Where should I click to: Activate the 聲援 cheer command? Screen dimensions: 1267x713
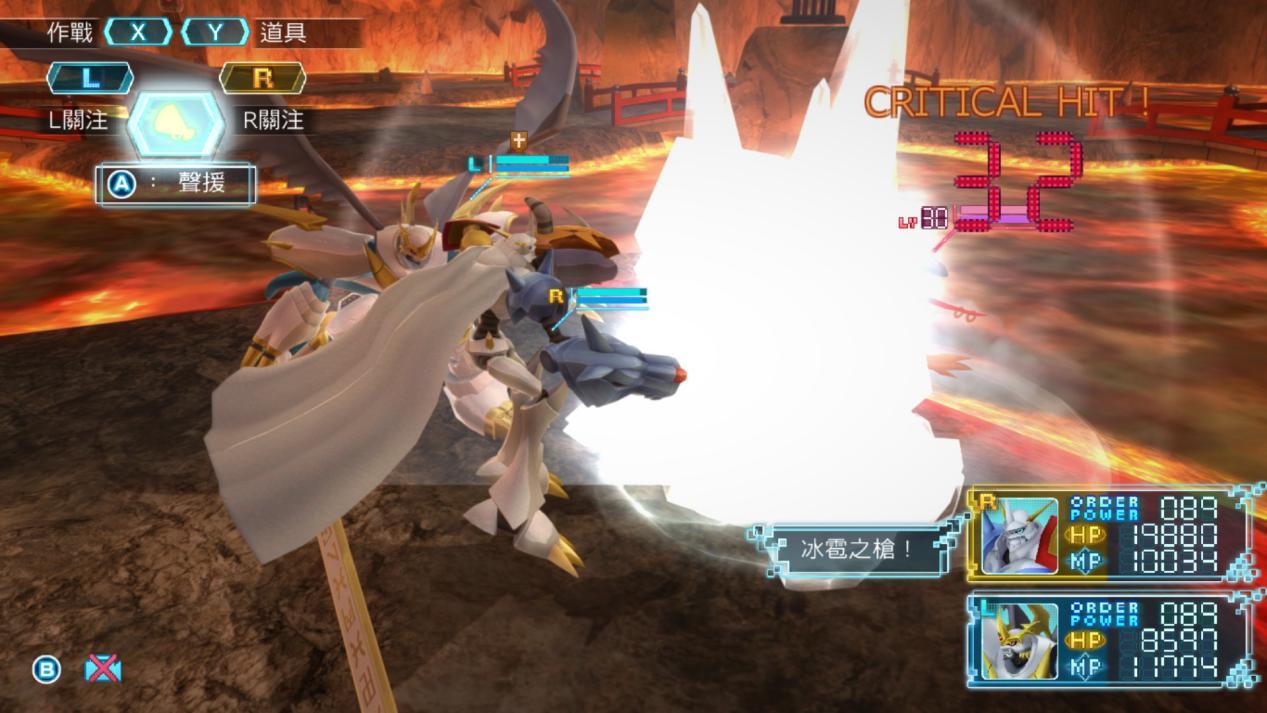click(176, 185)
